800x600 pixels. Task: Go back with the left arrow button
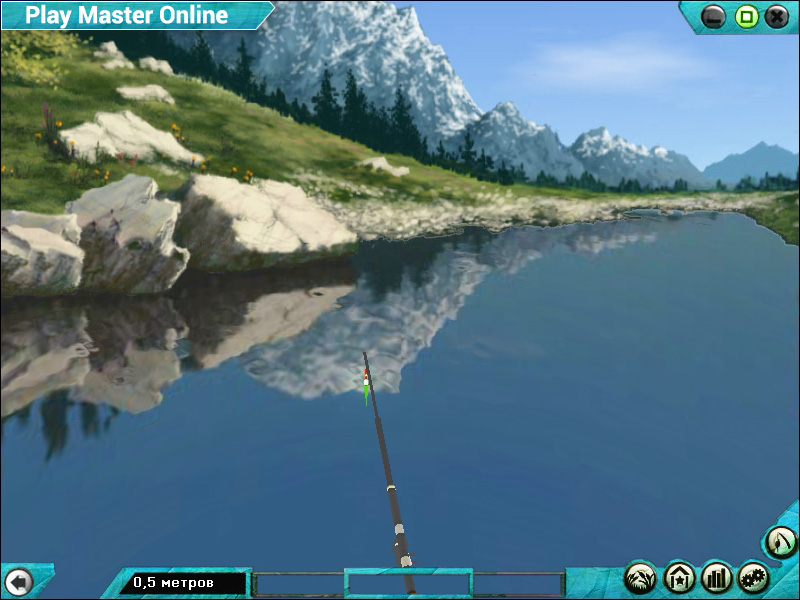coord(18,581)
